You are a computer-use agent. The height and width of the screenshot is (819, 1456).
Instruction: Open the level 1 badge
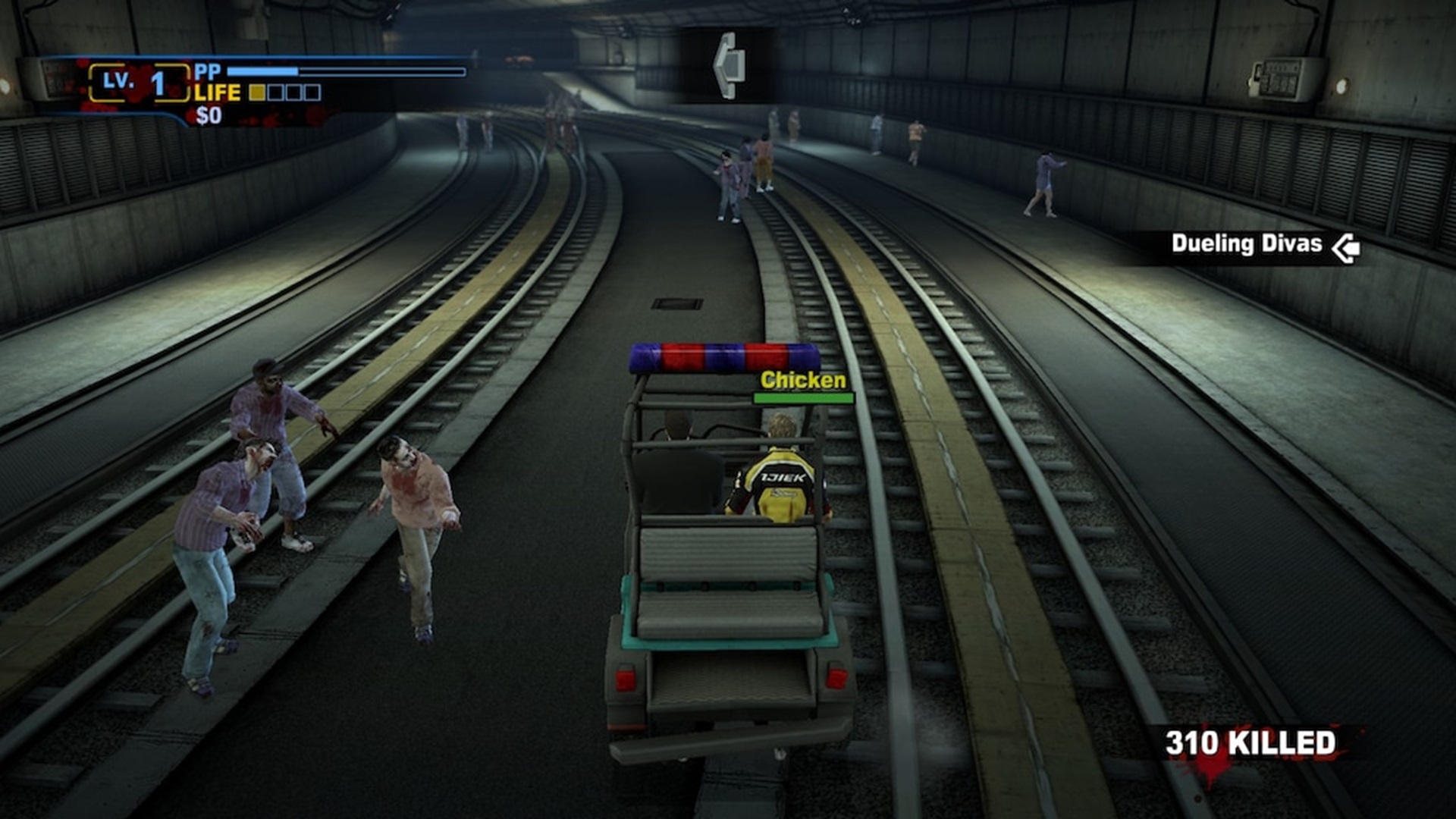coord(138,83)
